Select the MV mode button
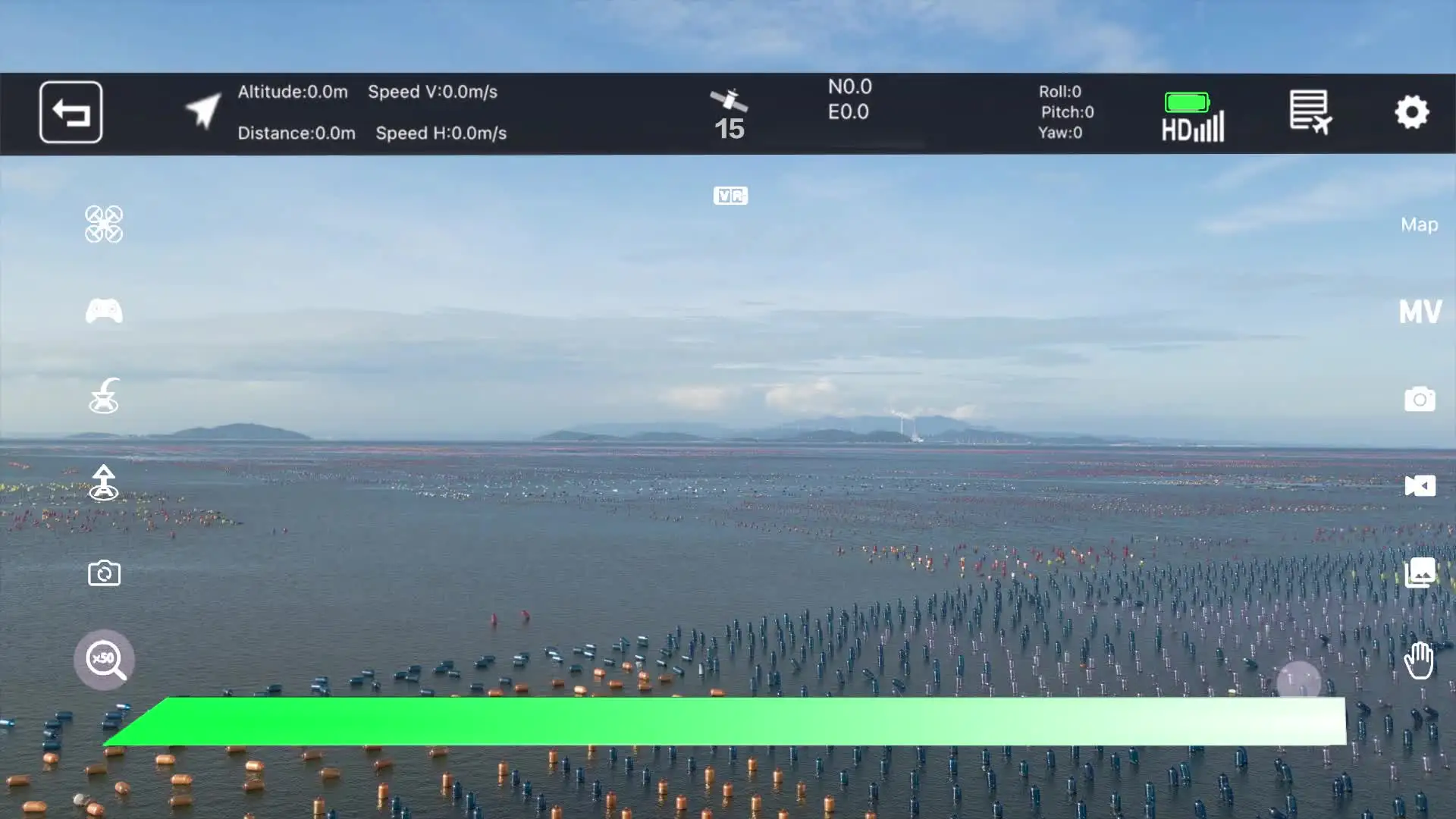1456x819 pixels. point(1420,312)
